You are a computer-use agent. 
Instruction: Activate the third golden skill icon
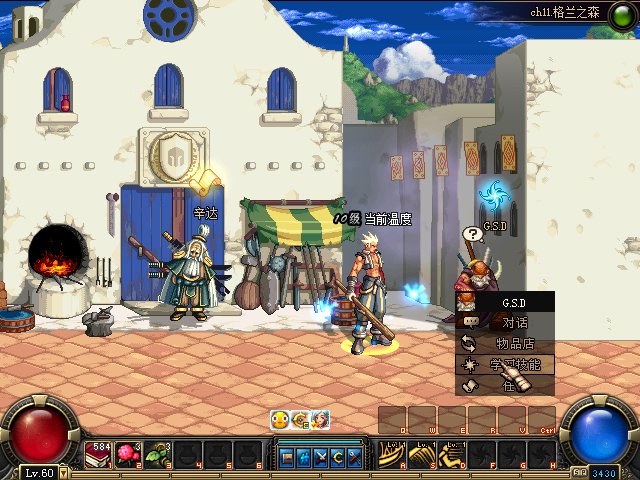(452, 455)
